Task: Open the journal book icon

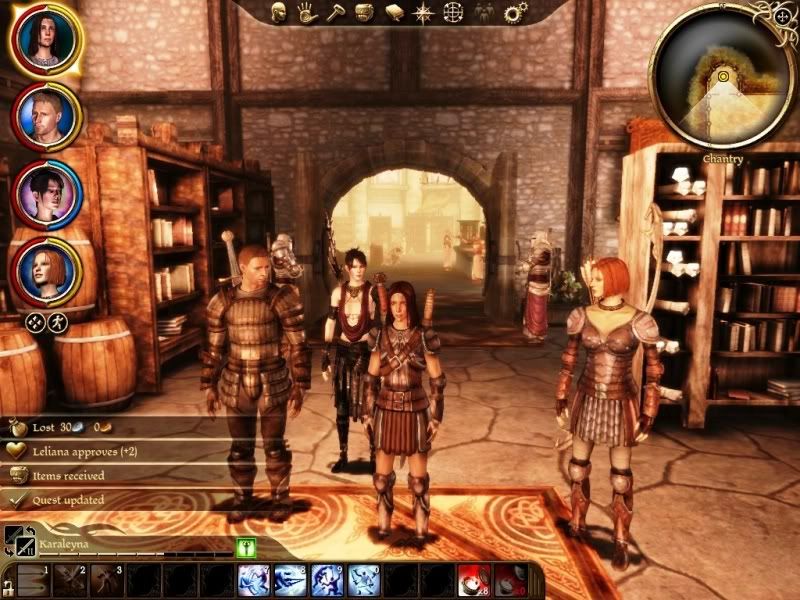Action: pyautogui.click(x=395, y=13)
